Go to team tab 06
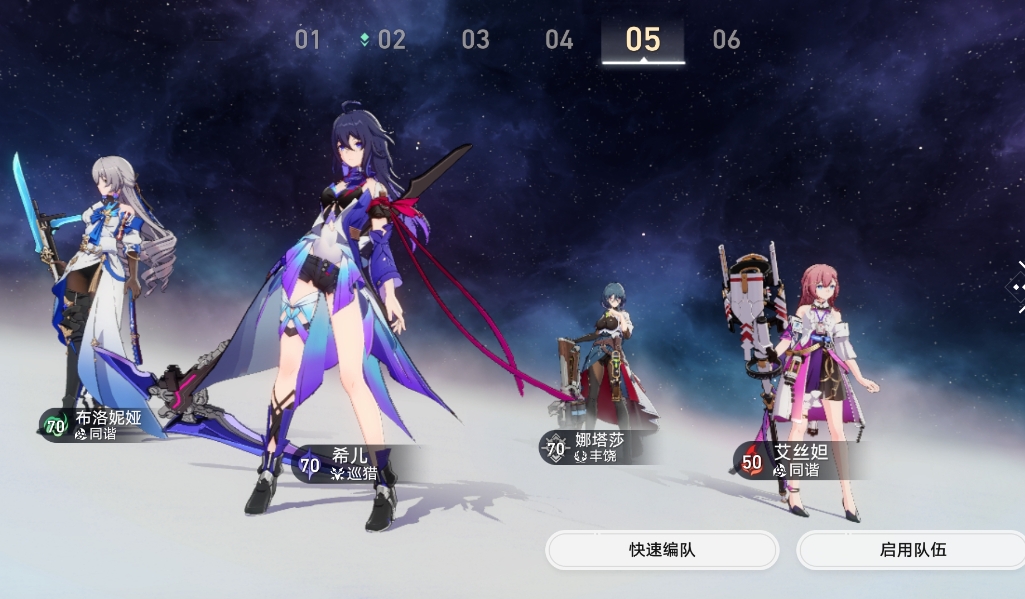Screen dimensions: 1025x599 click(x=726, y=40)
